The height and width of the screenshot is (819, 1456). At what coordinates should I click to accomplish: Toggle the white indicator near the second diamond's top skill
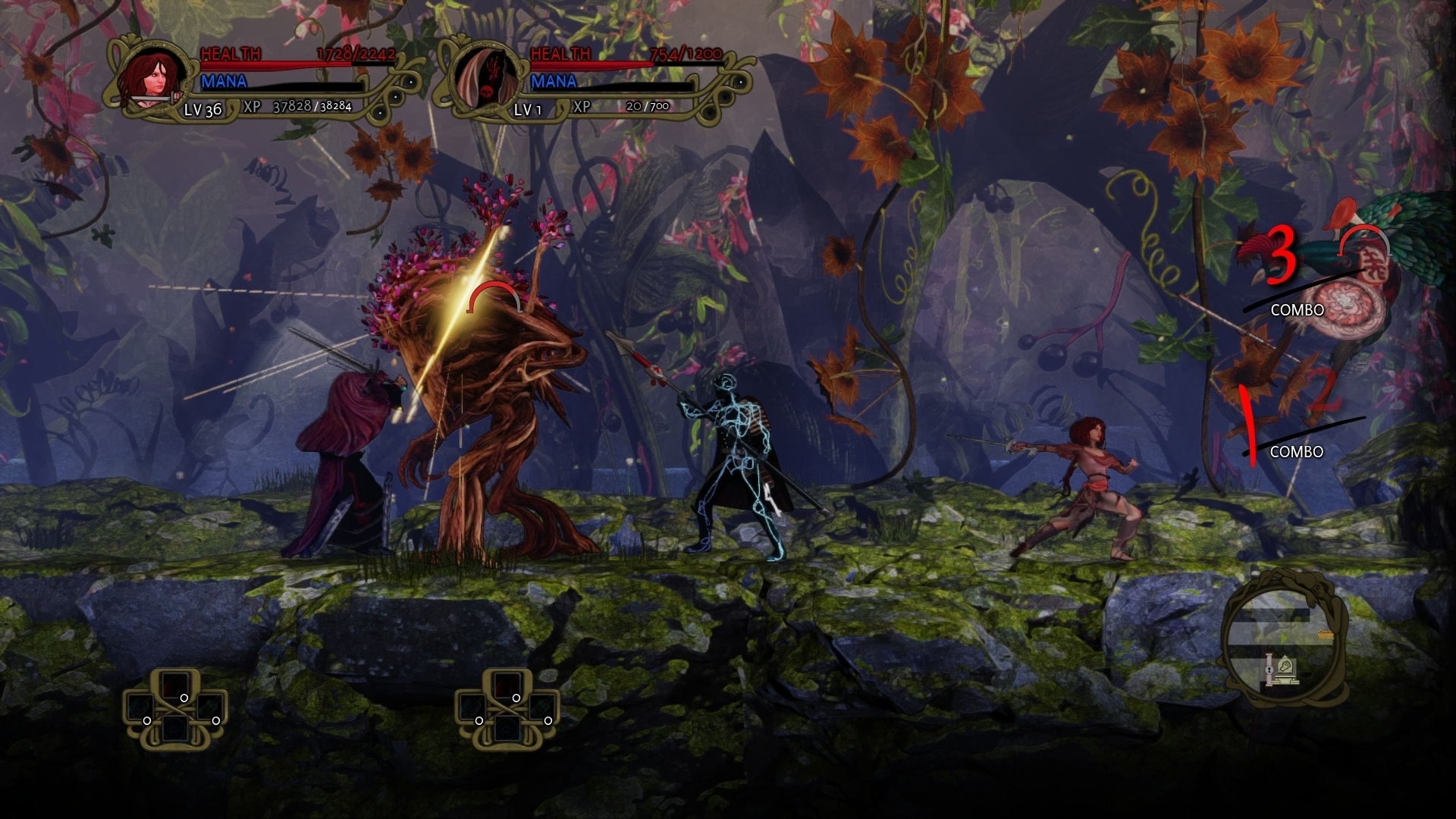pos(516,698)
